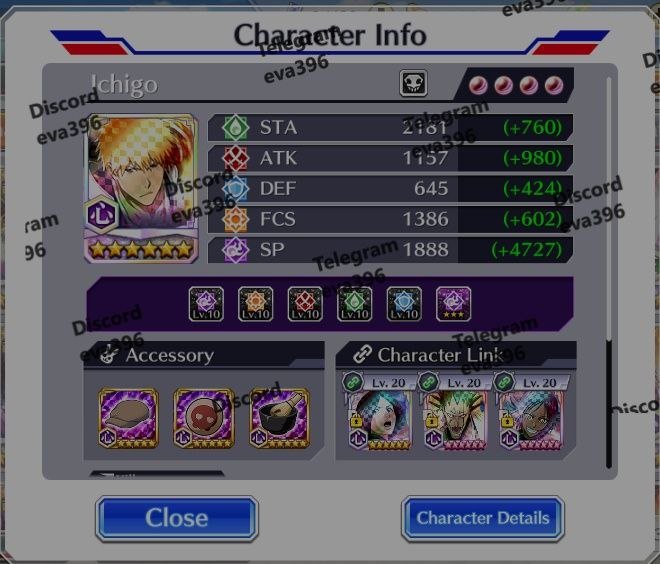Select the orange Lv.10 crystal slot
This screenshot has height=564, width=660.
[x=256, y=303]
